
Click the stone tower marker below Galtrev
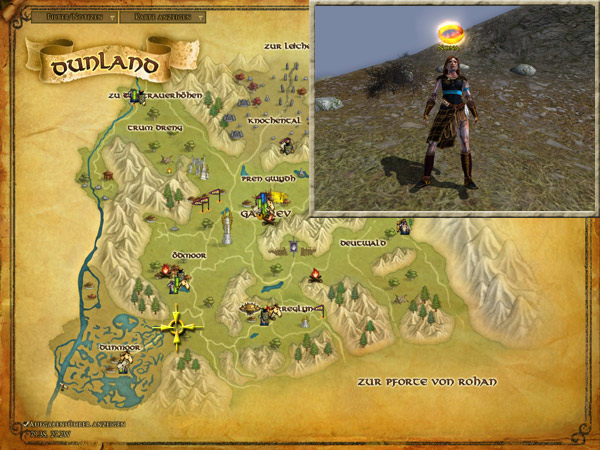[x=228, y=232]
